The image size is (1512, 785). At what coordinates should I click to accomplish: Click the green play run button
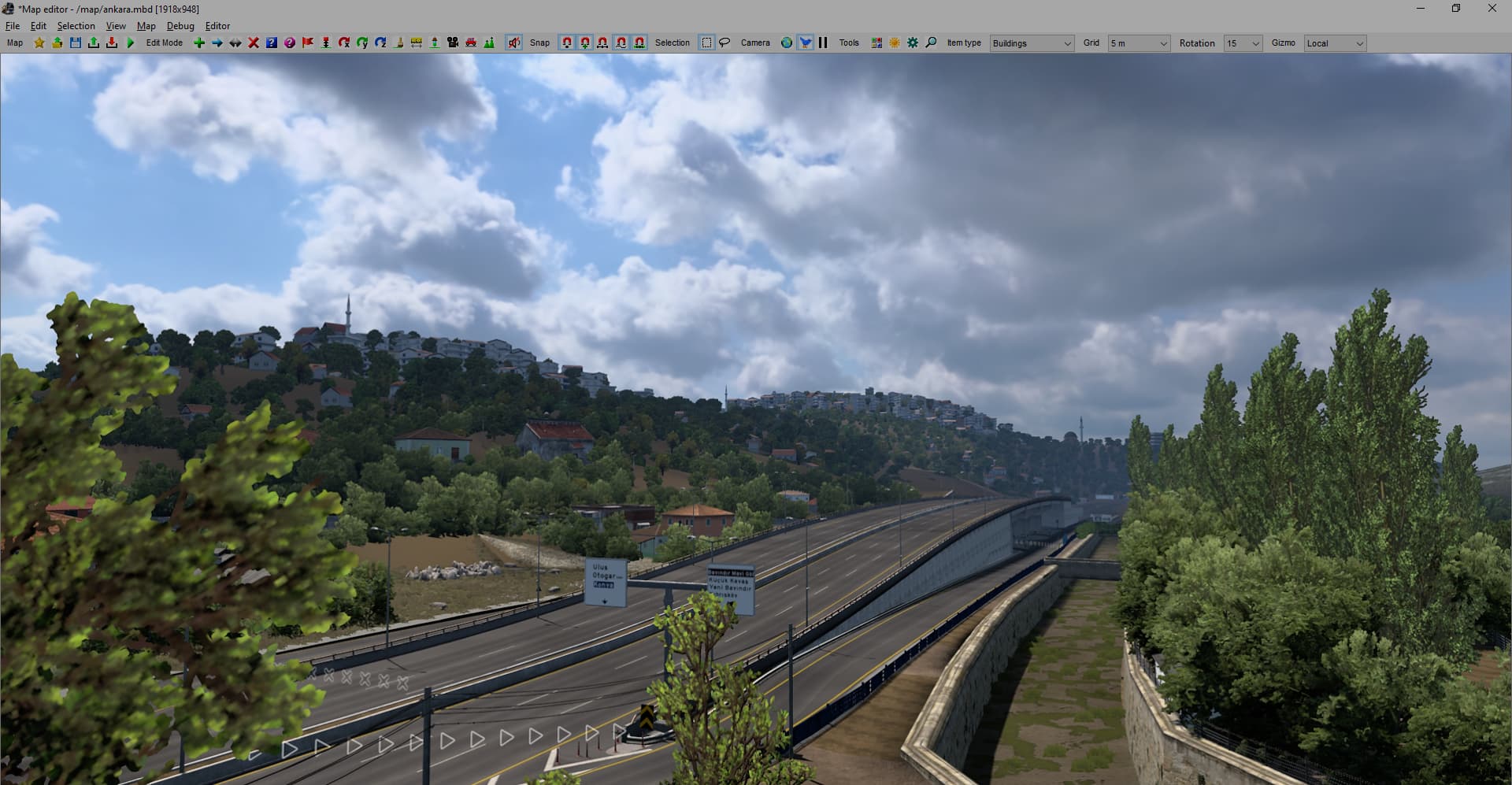point(131,43)
